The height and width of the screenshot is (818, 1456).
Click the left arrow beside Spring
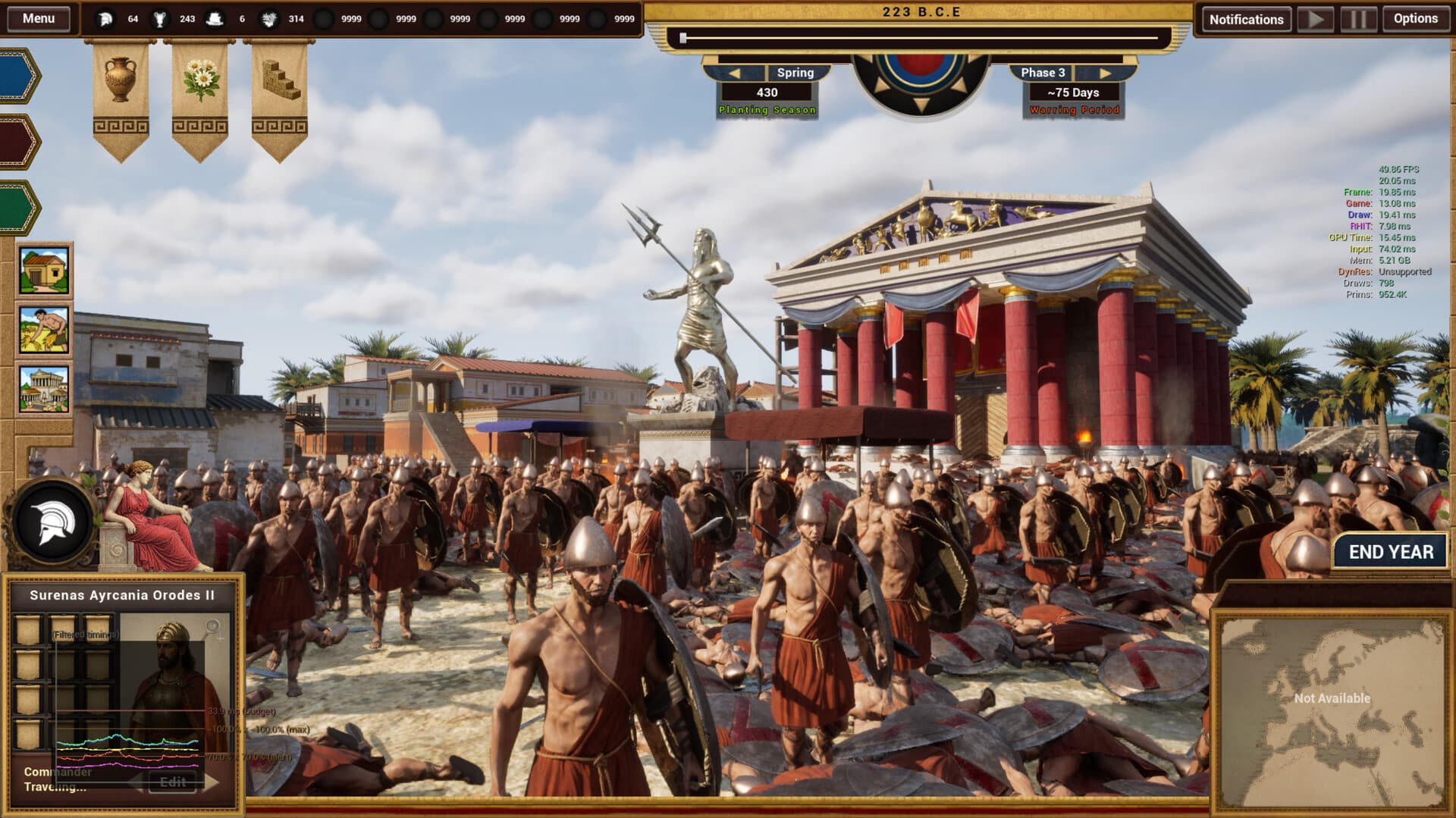736,73
